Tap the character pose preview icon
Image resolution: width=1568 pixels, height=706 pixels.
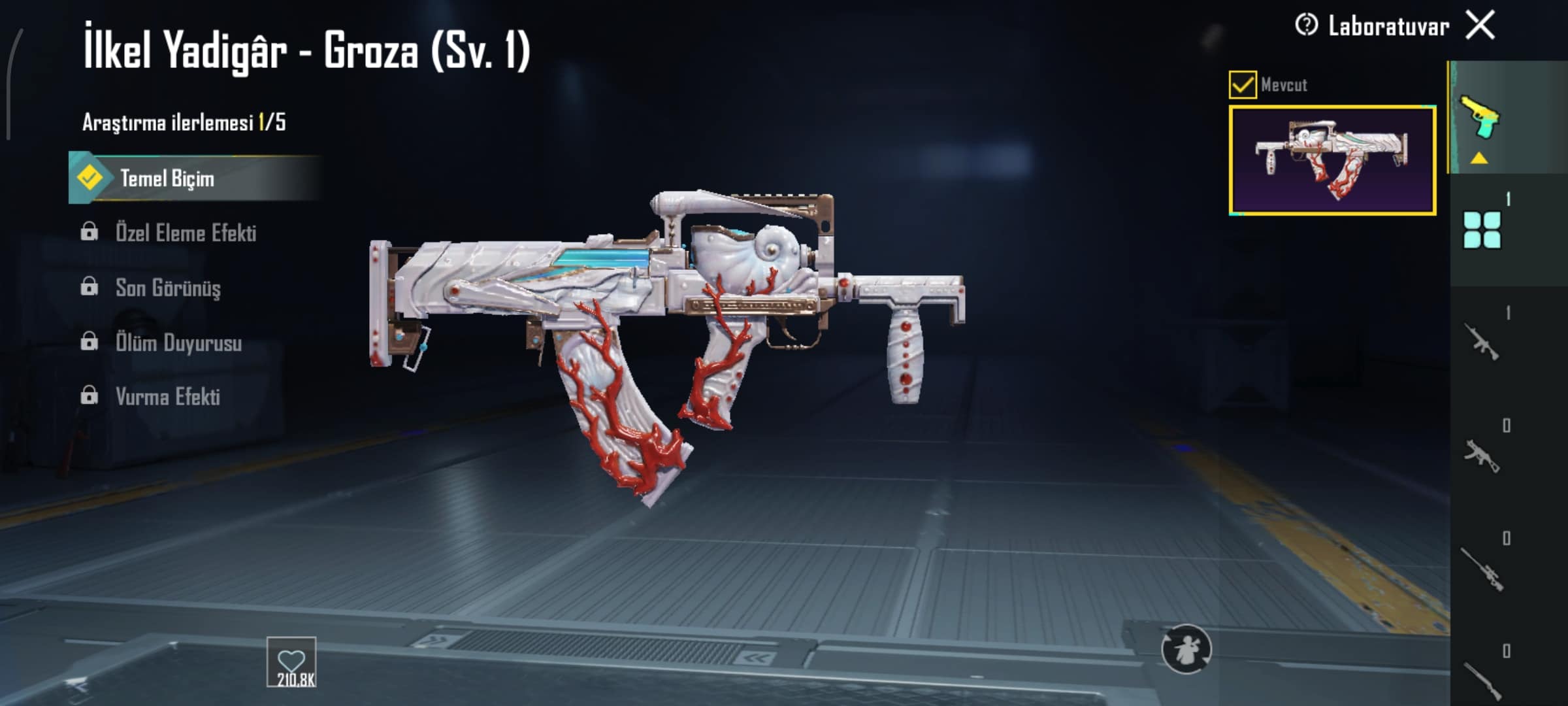1186,649
